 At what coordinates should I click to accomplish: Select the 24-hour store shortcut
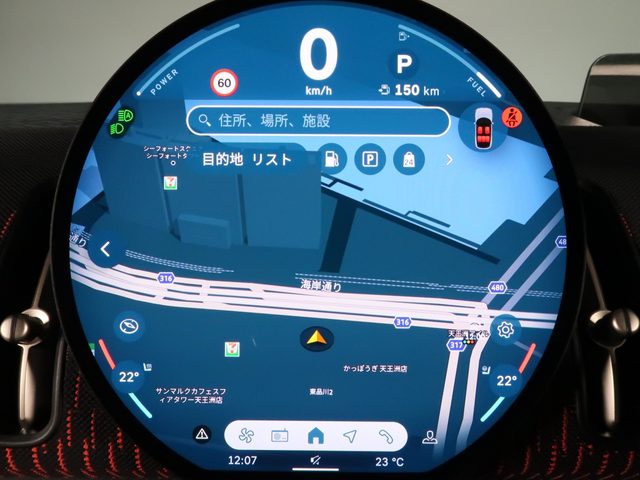click(x=408, y=159)
